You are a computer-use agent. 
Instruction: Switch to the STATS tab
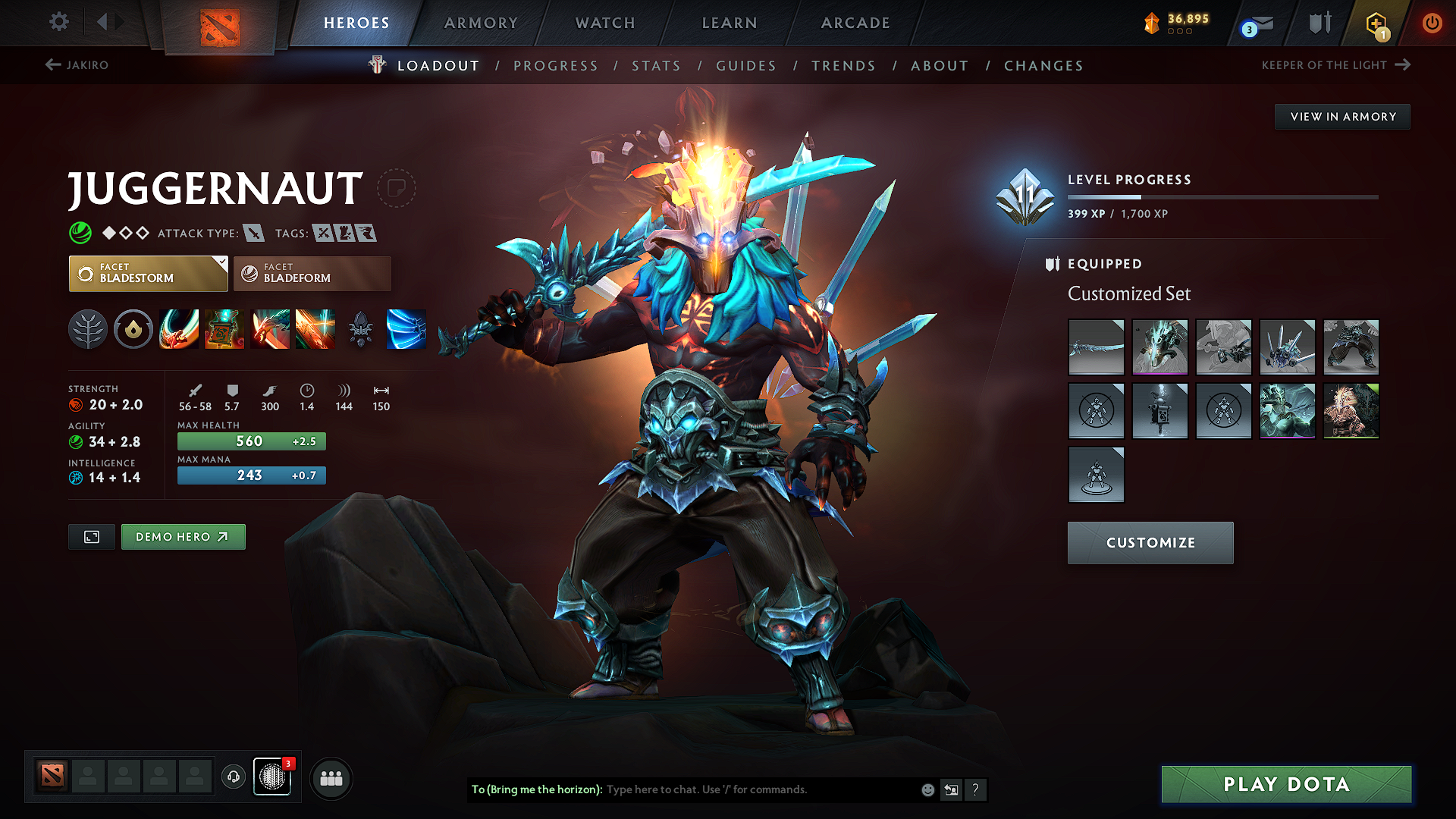tap(656, 66)
